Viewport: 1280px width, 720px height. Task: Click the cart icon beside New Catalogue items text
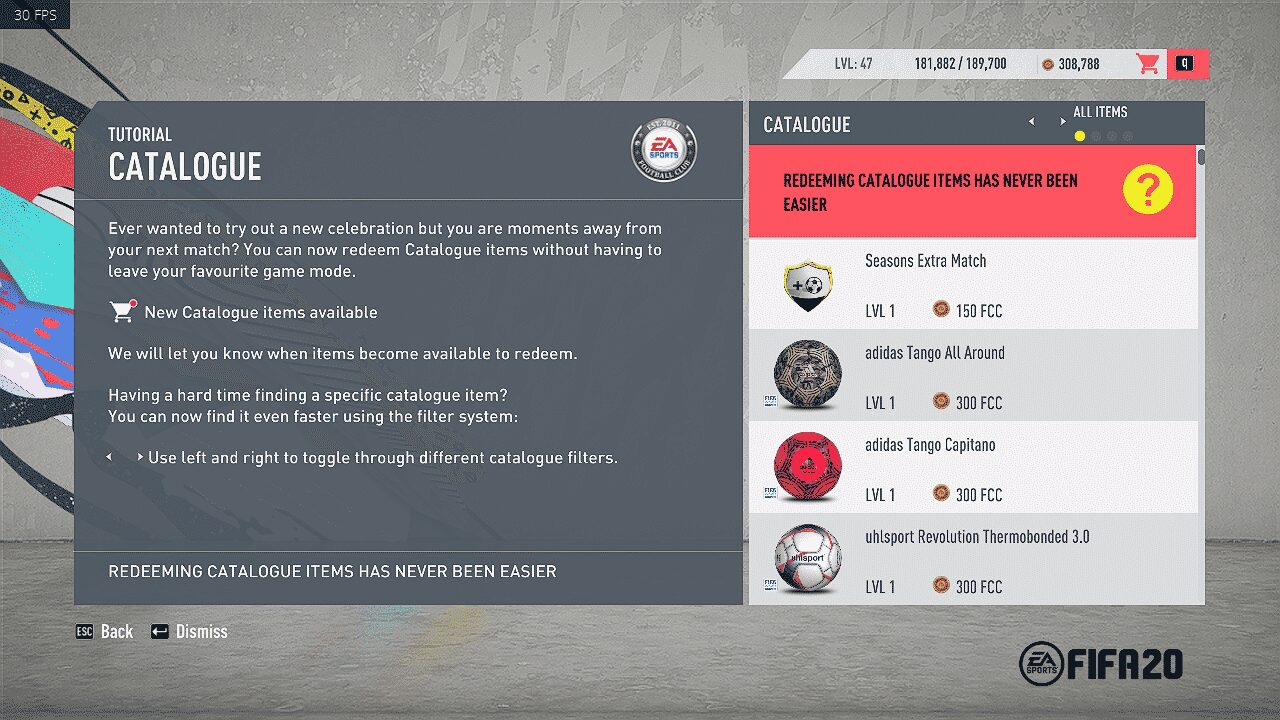pos(122,310)
